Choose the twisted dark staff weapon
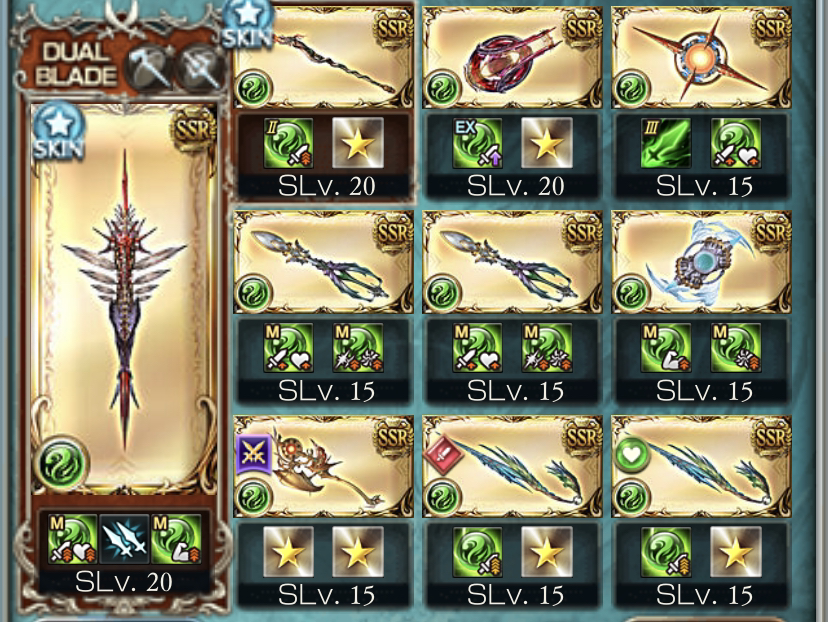 click(323, 56)
